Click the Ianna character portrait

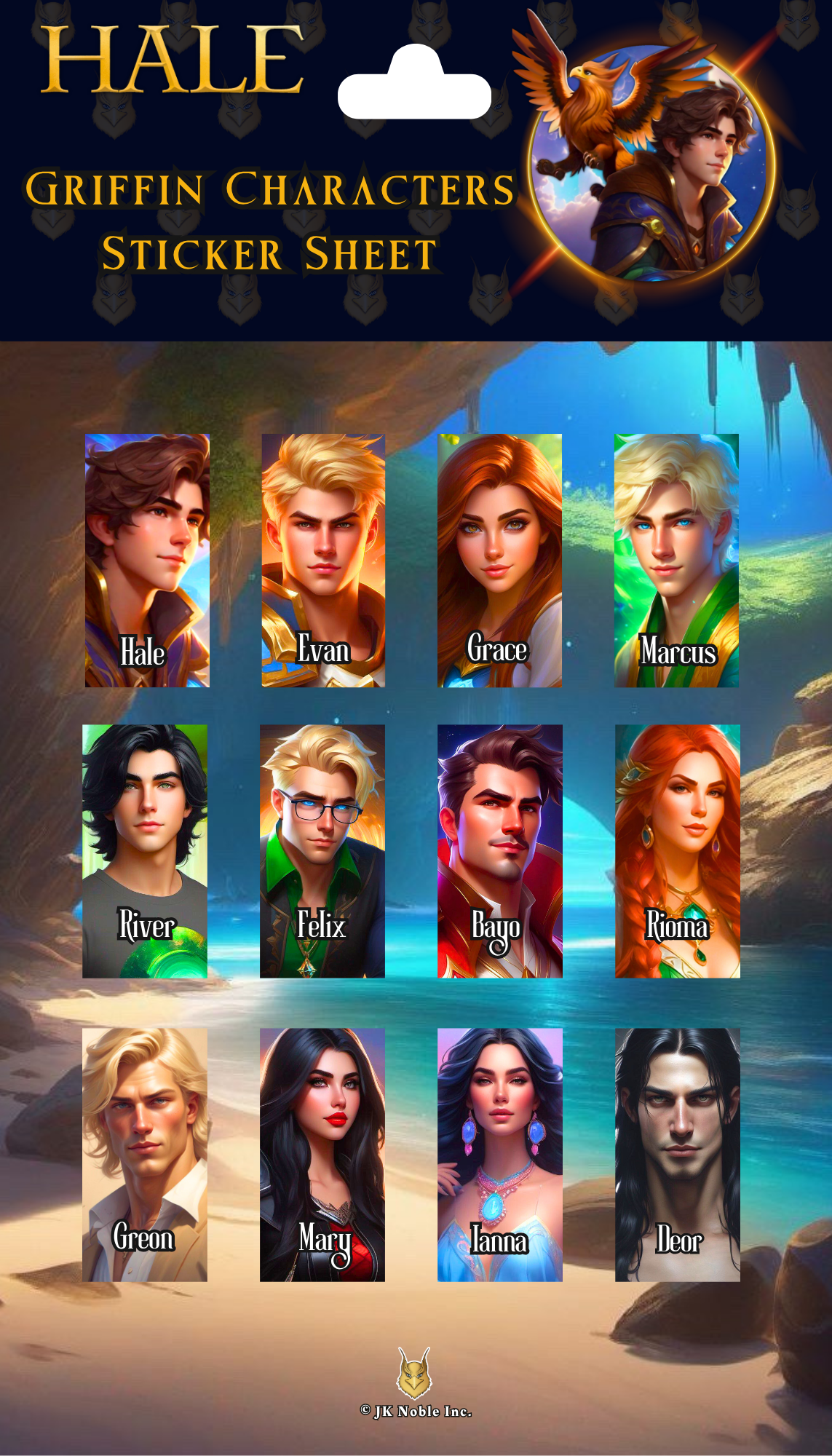[499, 1155]
